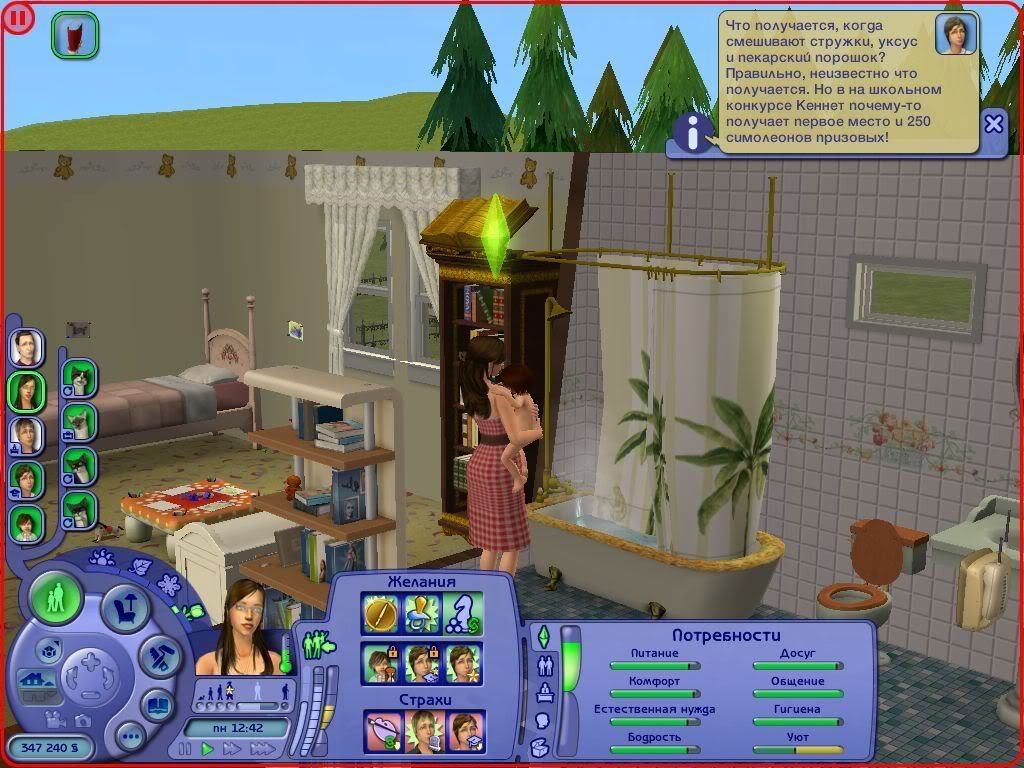
Task: Open Buy mode with the armchair icon
Action: [126, 609]
